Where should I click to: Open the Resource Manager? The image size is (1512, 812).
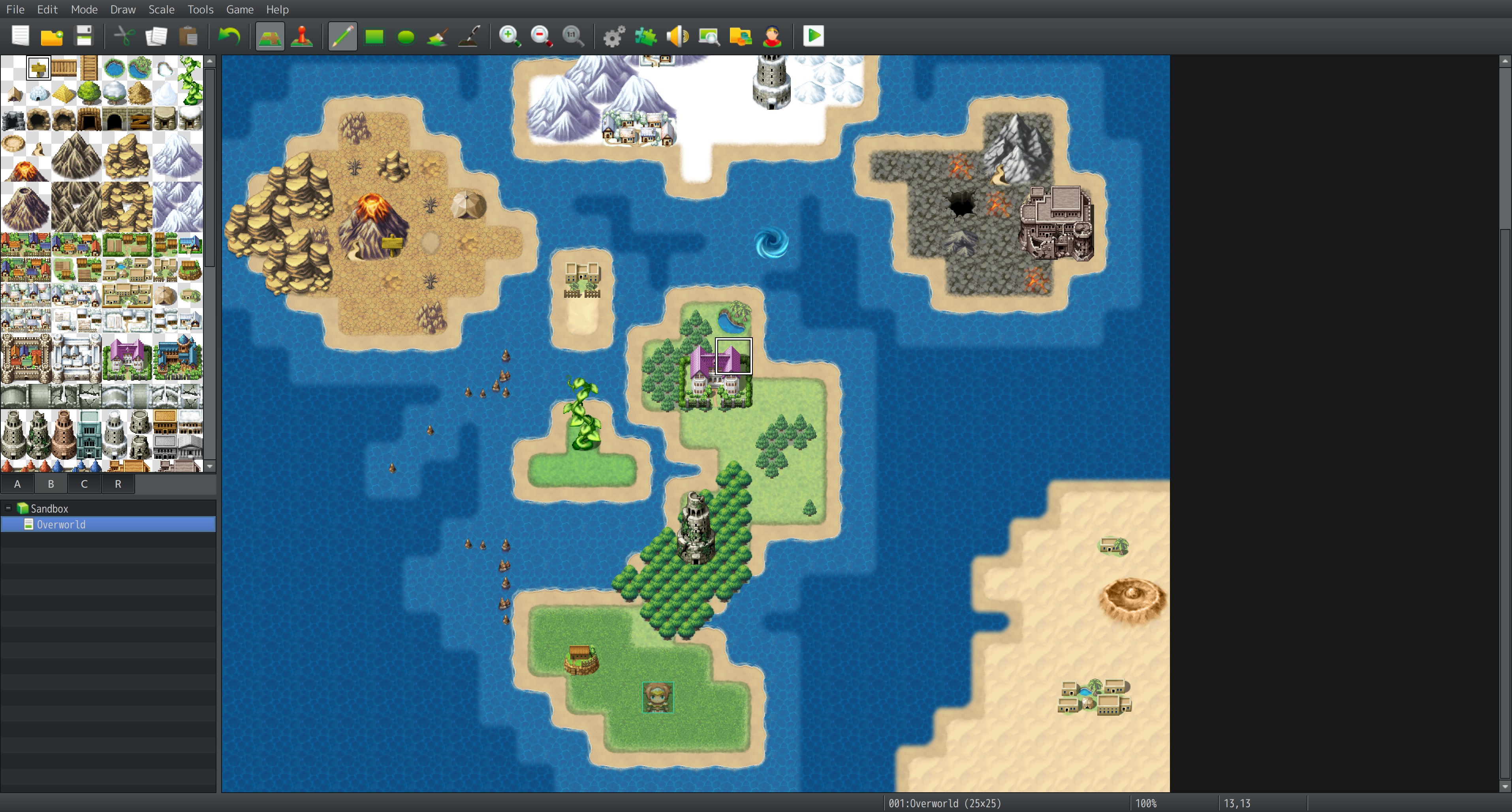pos(740,36)
